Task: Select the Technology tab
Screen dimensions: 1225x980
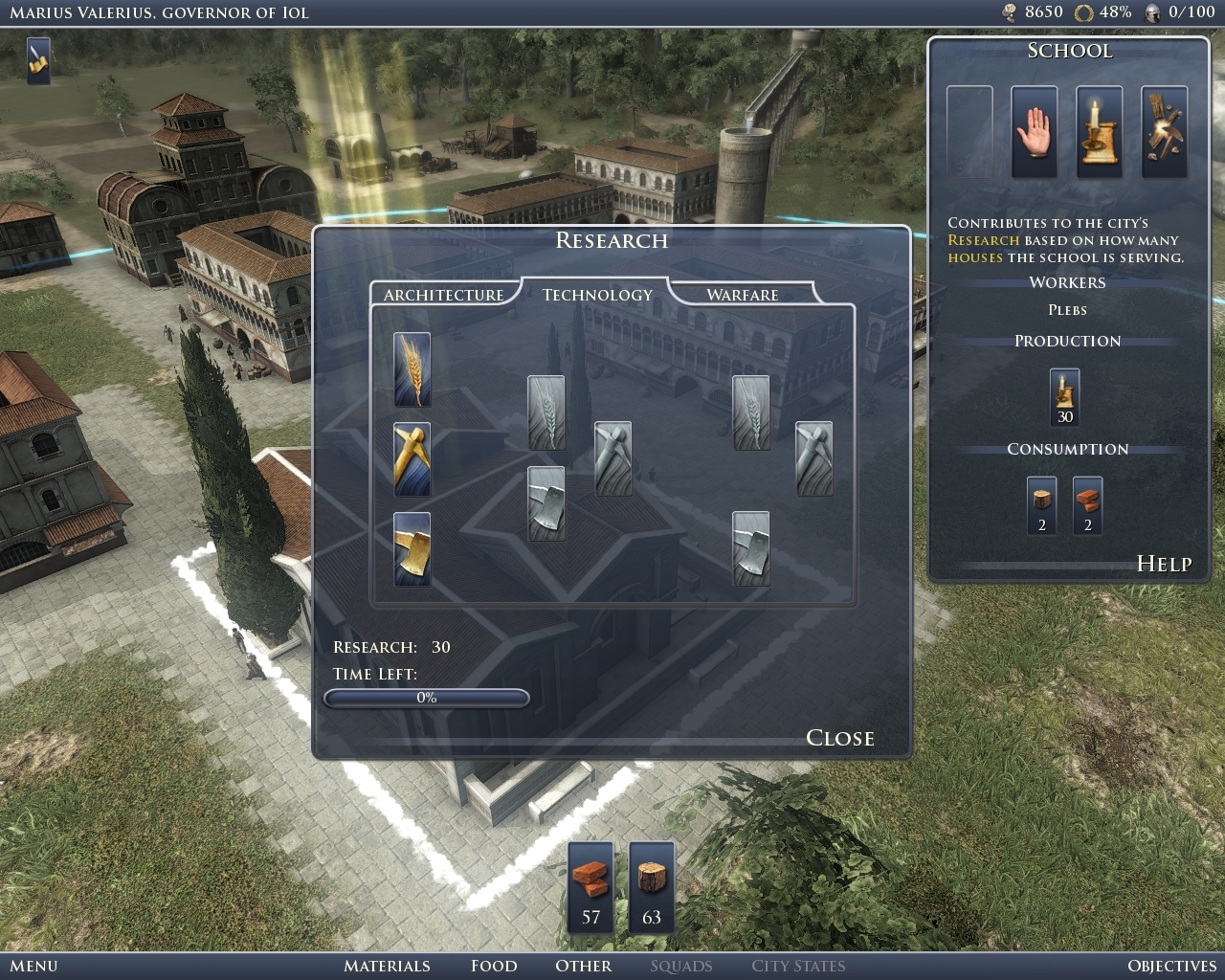Action: click(x=597, y=295)
